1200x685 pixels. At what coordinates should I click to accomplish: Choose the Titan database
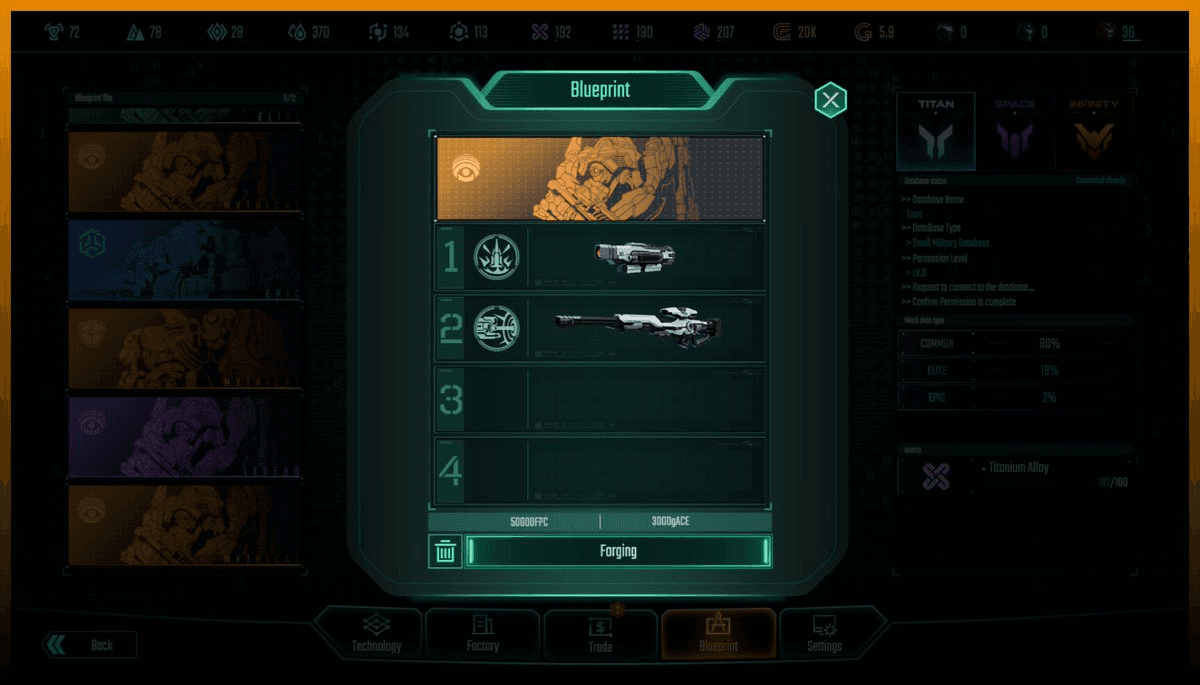coord(935,132)
